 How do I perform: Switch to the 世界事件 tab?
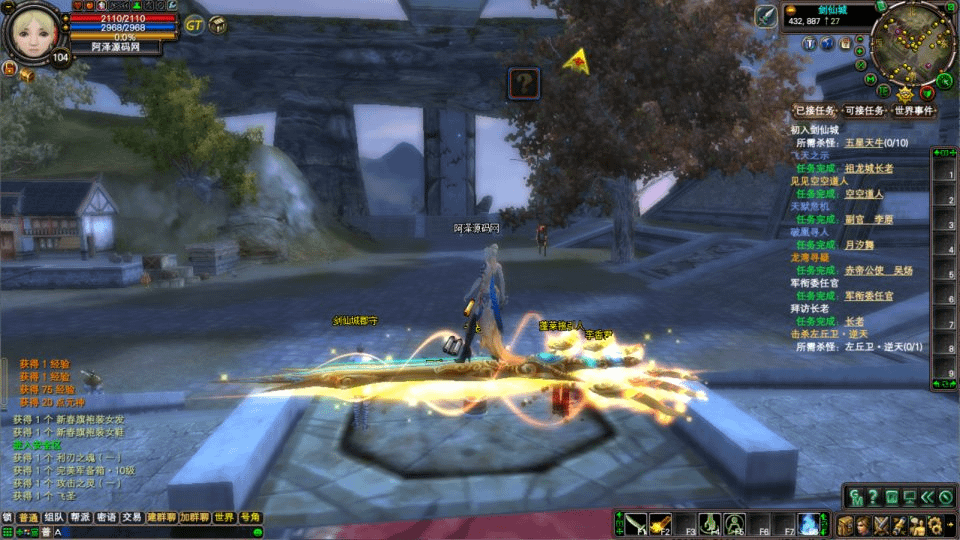pyautogui.click(x=914, y=111)
